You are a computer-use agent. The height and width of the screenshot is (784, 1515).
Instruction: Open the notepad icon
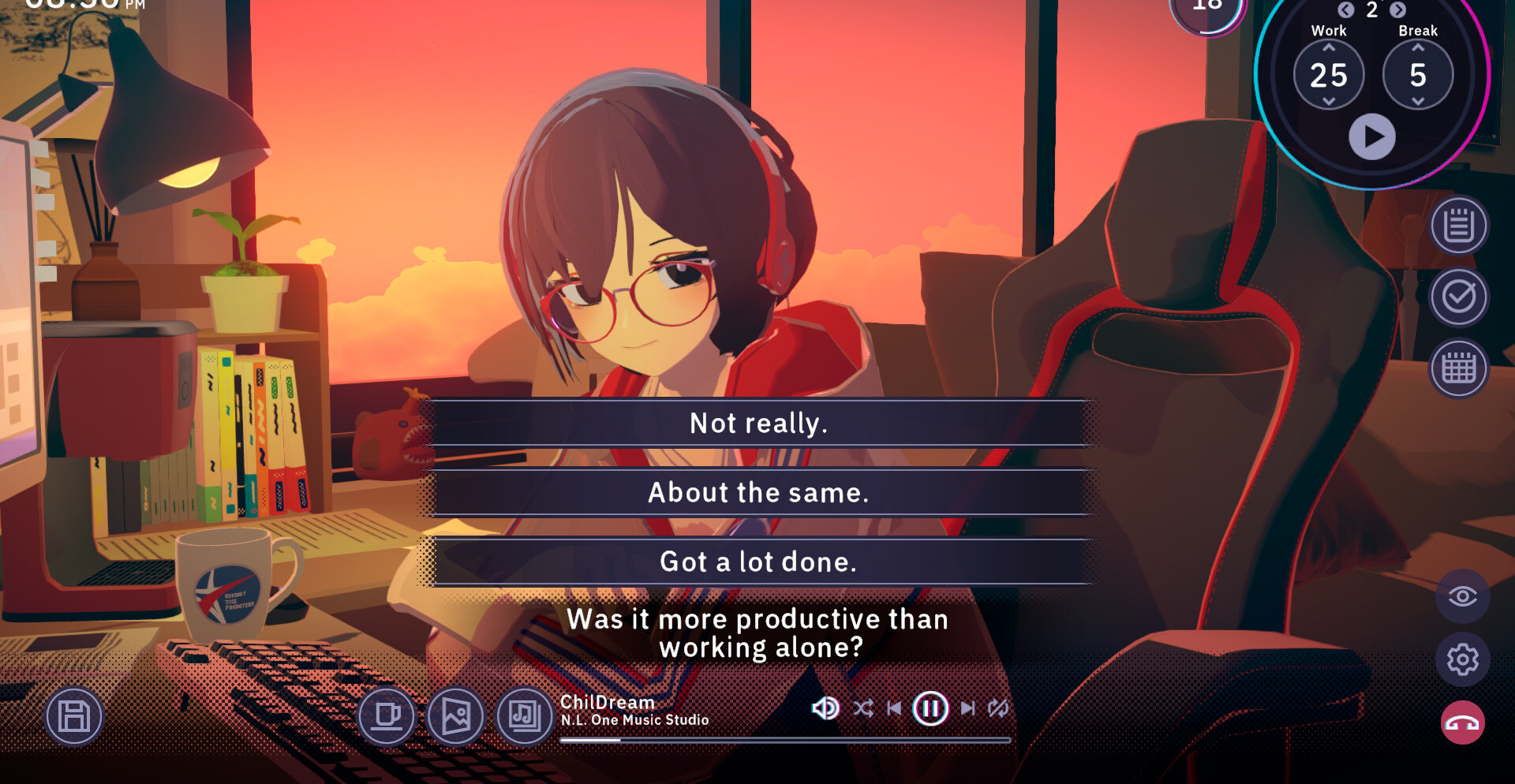click(x=1459, y=226)
